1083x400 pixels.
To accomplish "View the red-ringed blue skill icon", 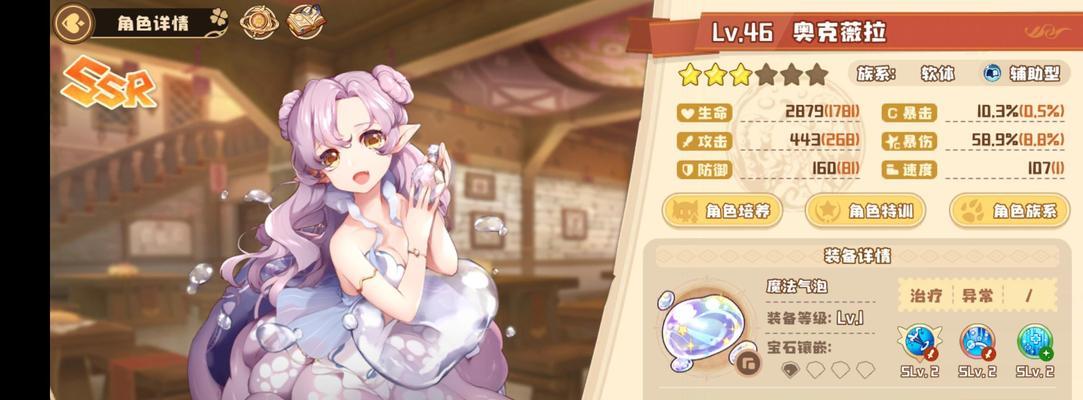I will coord(977,343).
